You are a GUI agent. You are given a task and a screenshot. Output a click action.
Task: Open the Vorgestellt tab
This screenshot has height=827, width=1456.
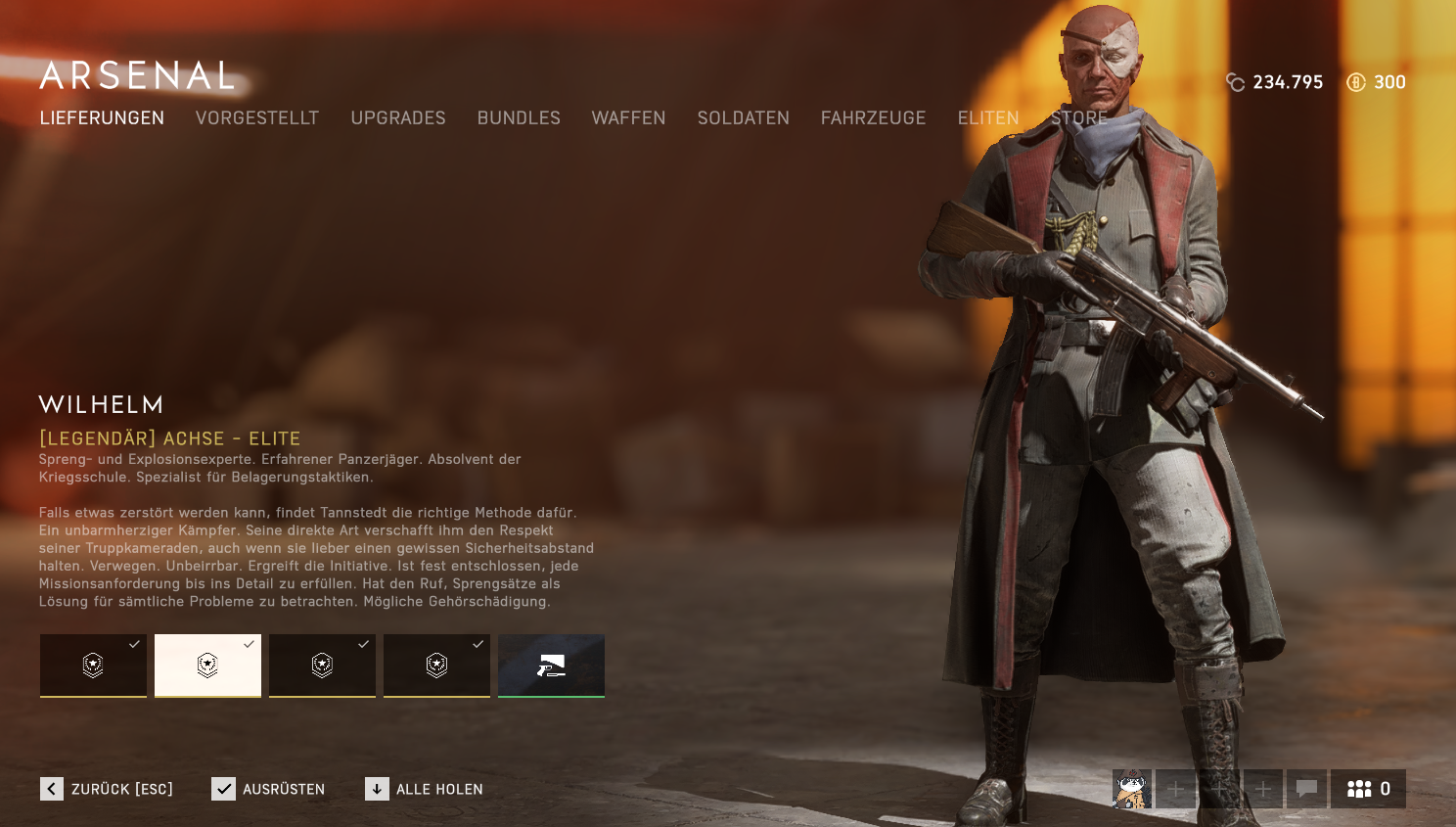(257, 118)
